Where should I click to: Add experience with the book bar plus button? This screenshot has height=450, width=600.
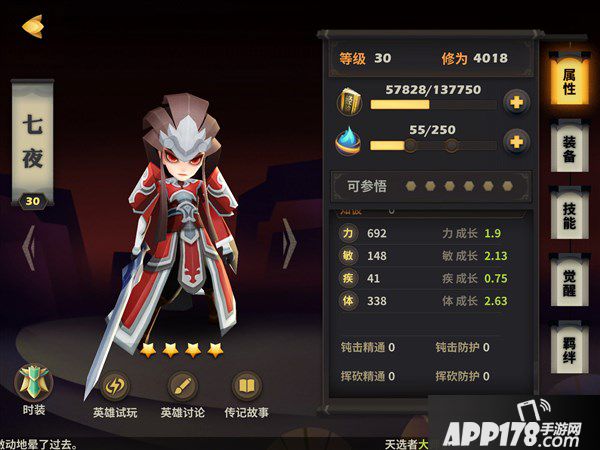click(516, 102)
